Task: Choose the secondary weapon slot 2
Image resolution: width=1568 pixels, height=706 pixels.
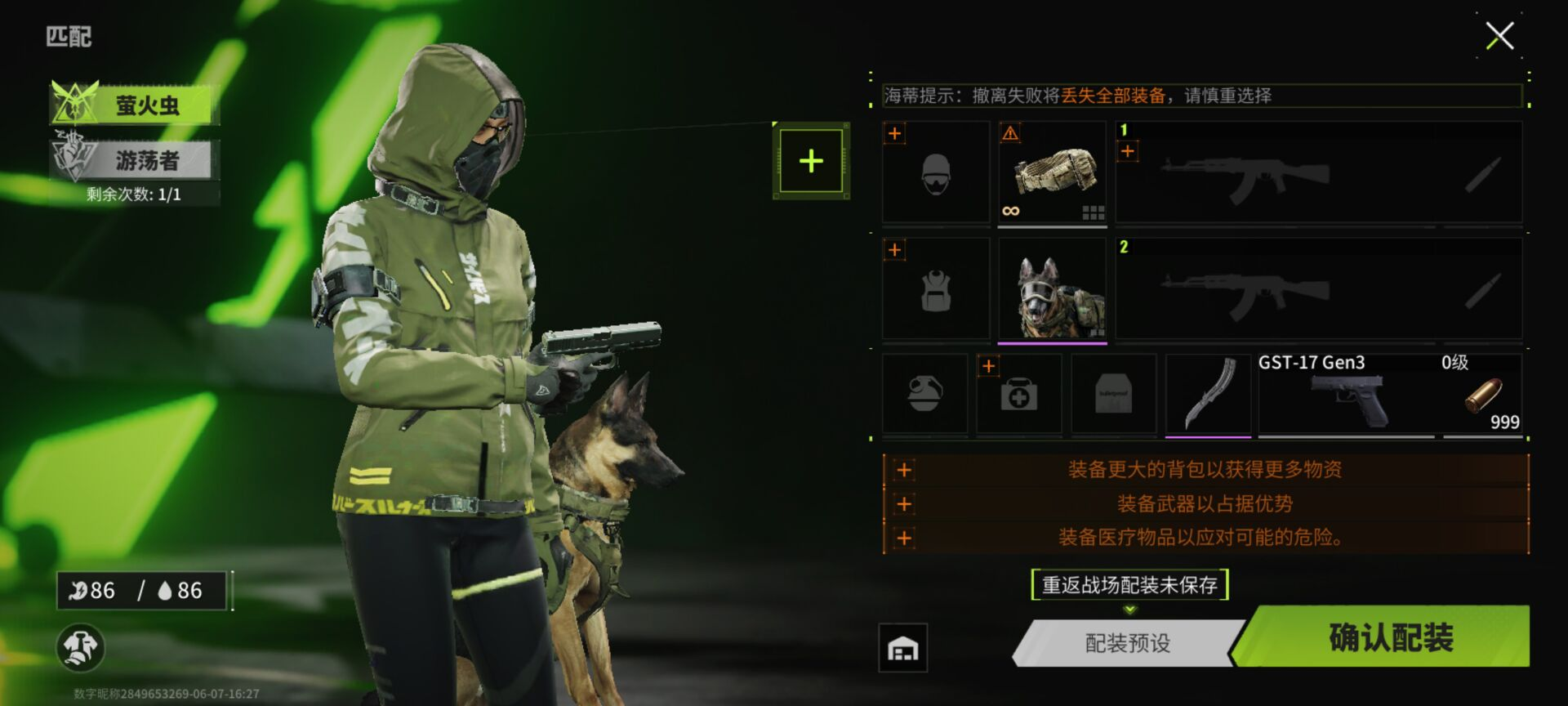Action: [x=1318, y=289]
